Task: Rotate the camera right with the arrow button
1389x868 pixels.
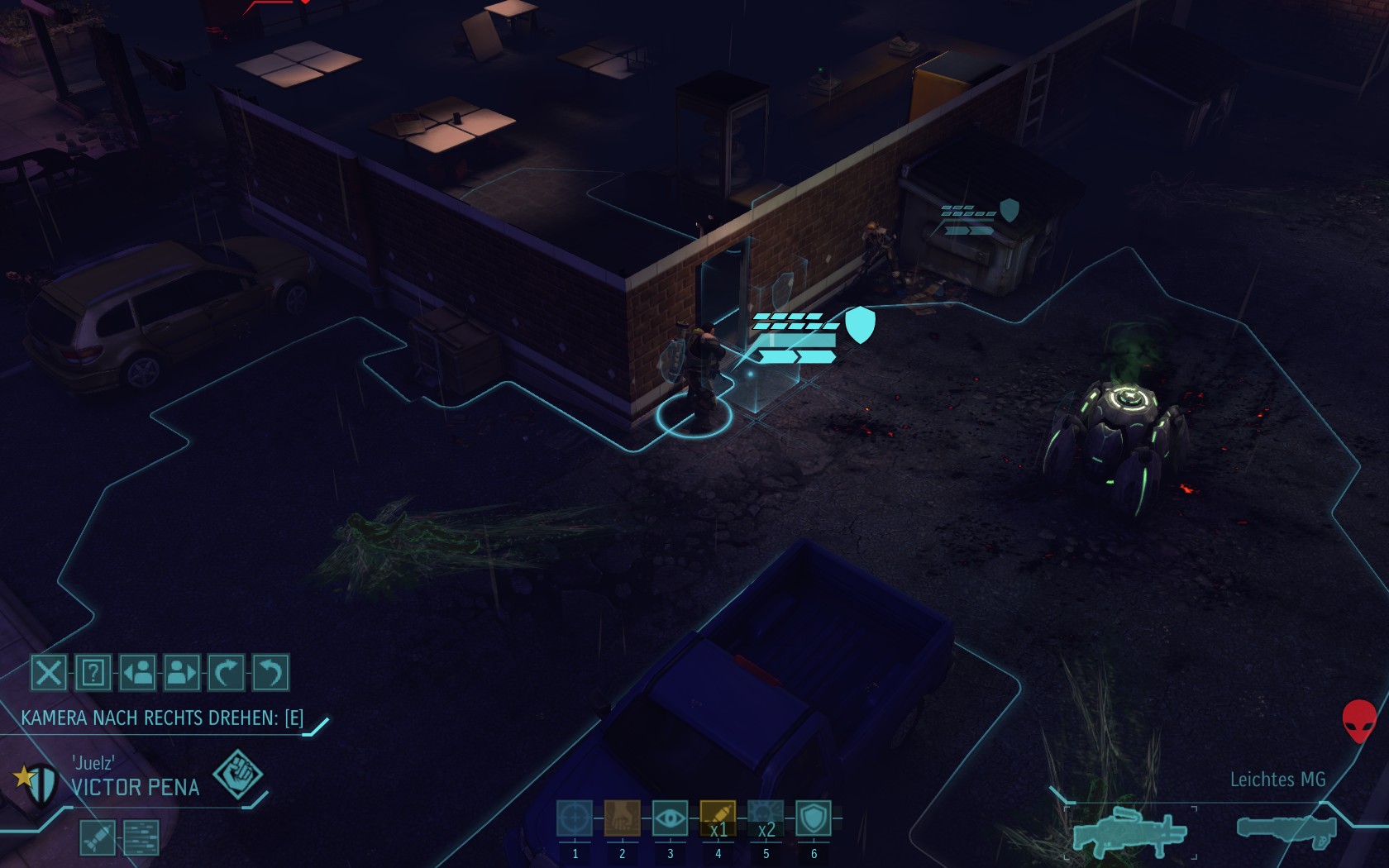Action: pyautogui.click(x=226, y=673)
